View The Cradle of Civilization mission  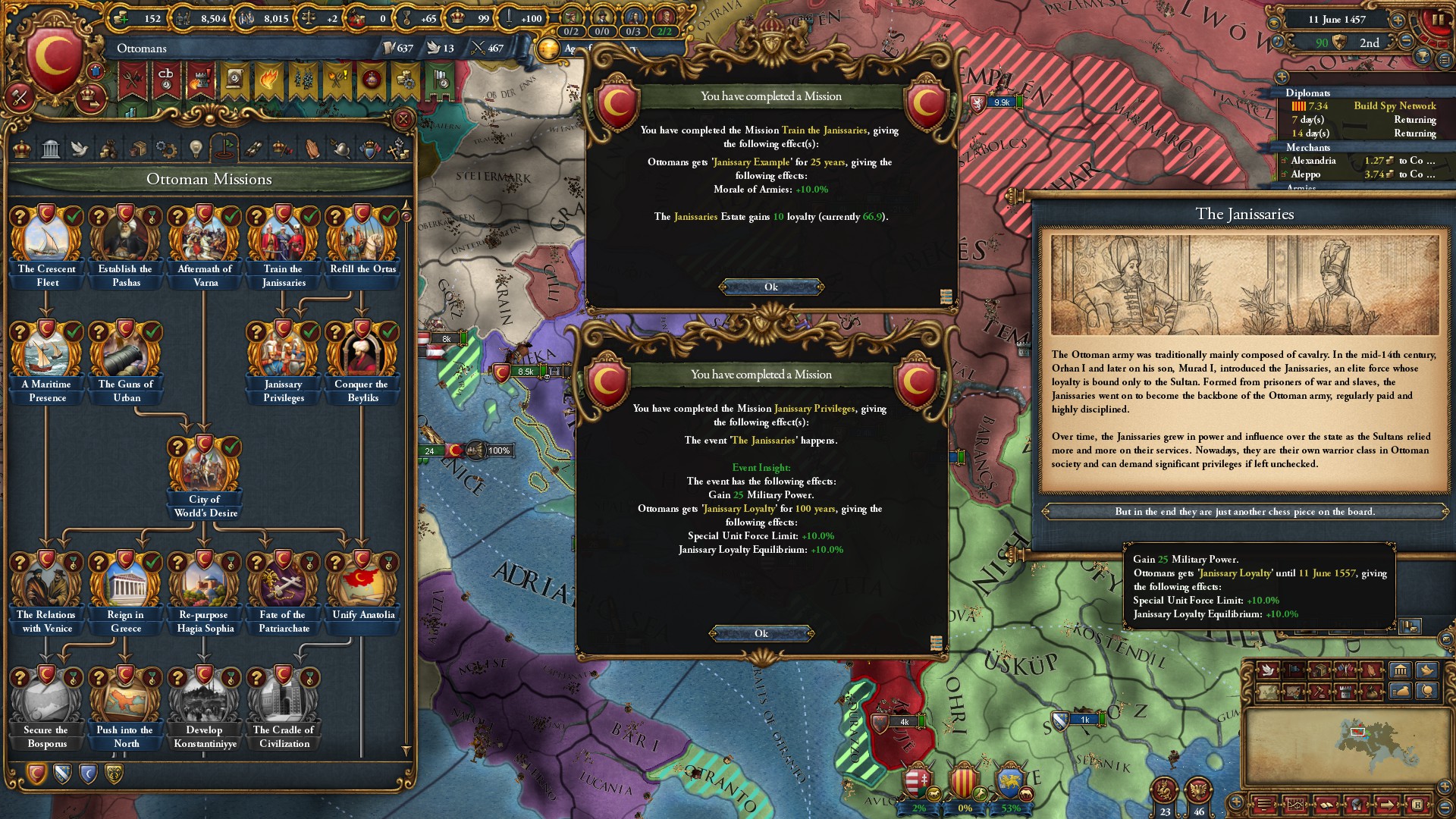point(284,702)
